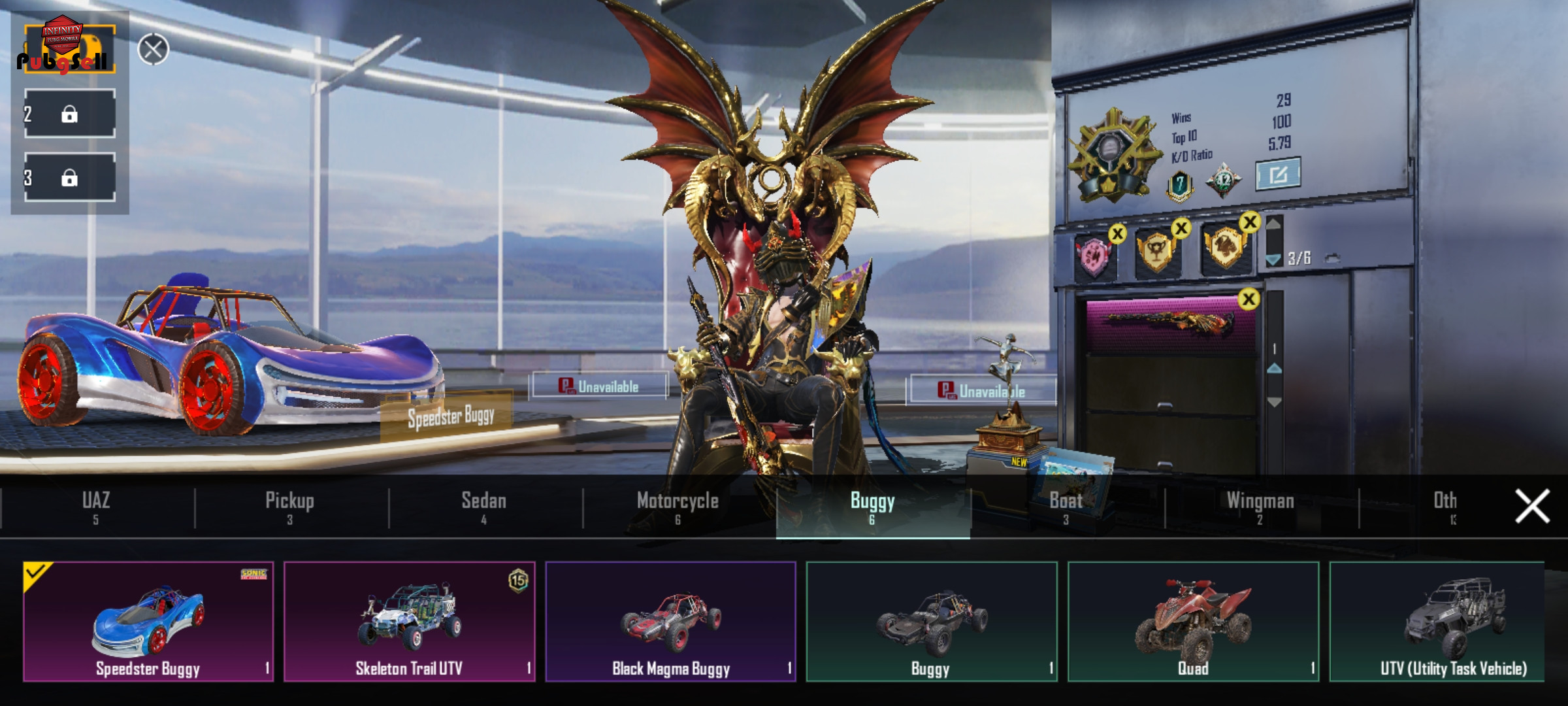This screenshot has height=706, width=1568.
Task: Select the Skeleton Trail UTV card
Action: click(x=410, y=622)
